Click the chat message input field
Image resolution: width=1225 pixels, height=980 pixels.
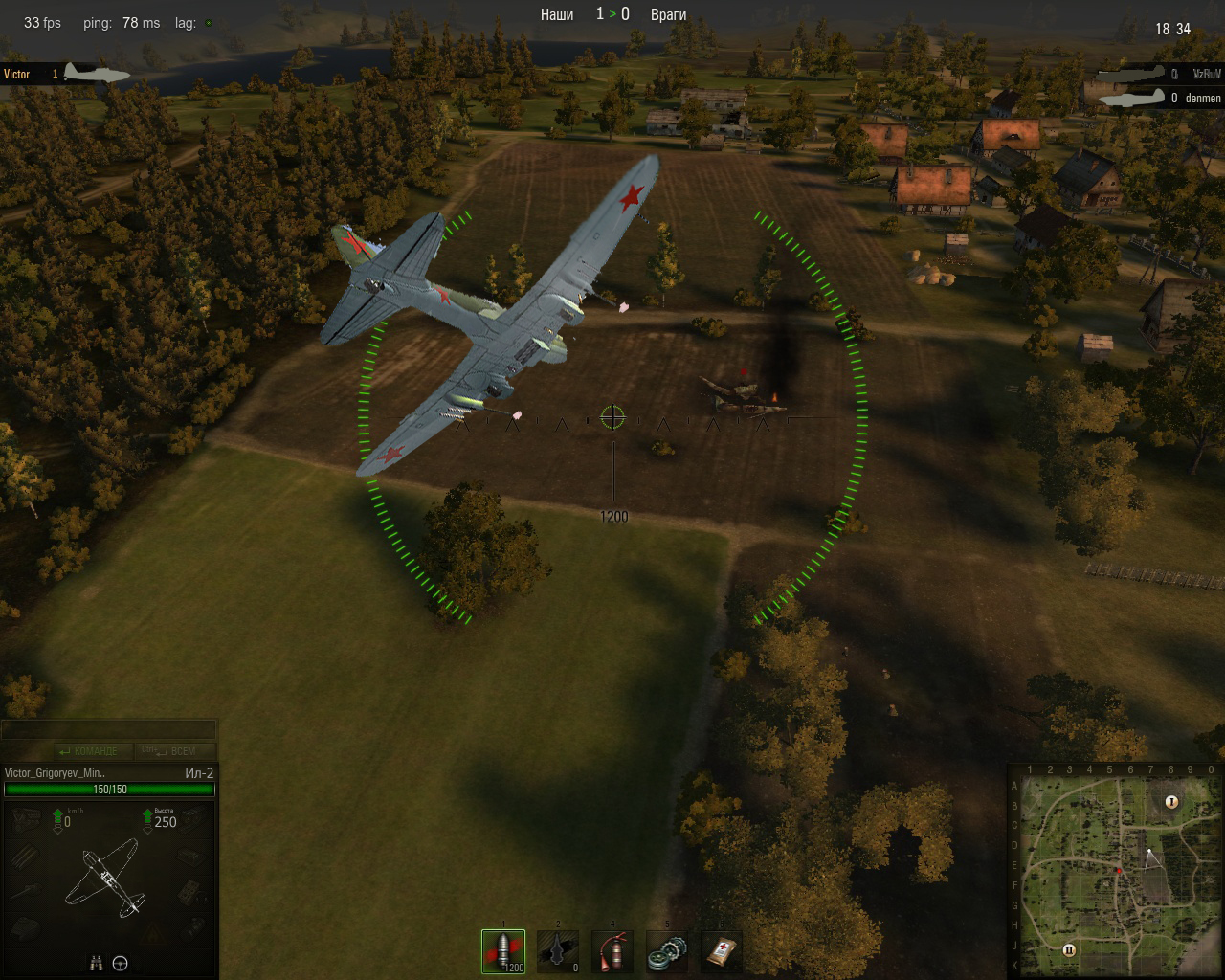[108, 730]
